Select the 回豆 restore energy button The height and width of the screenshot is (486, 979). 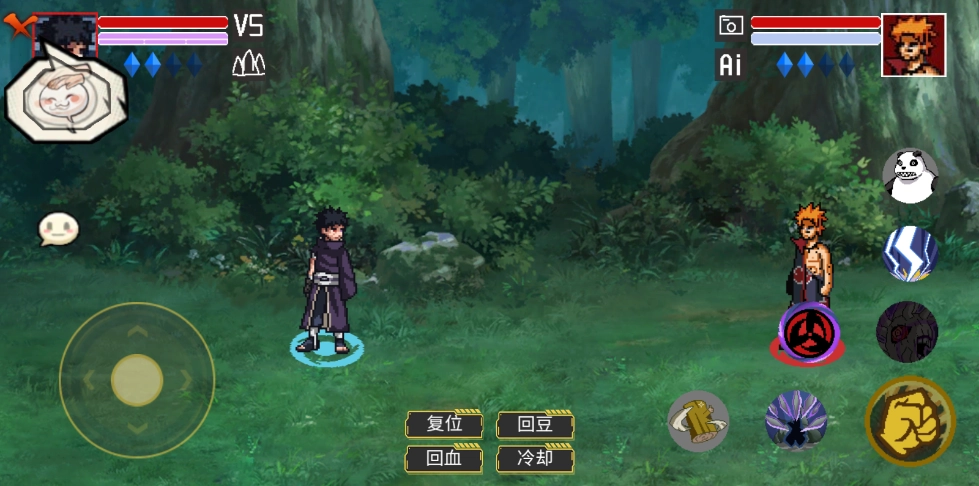[x=535, y=424]
